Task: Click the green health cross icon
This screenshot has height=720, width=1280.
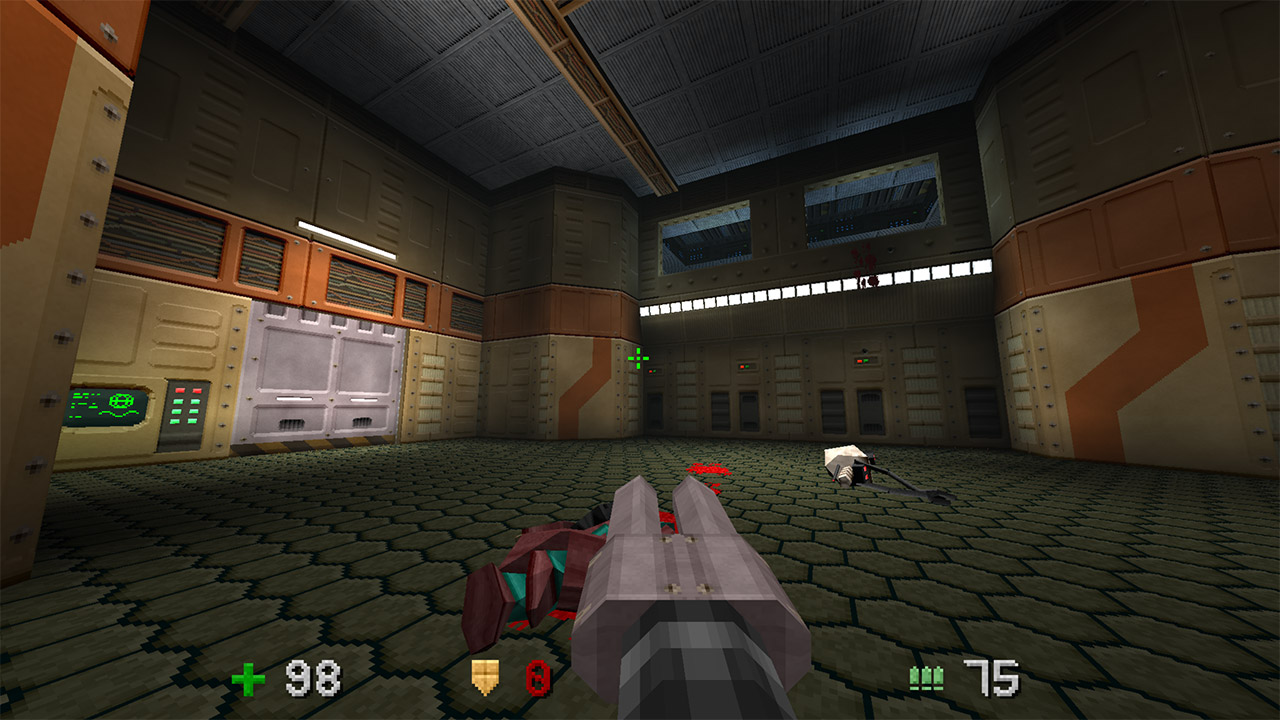Action: (x=248, y=676)
